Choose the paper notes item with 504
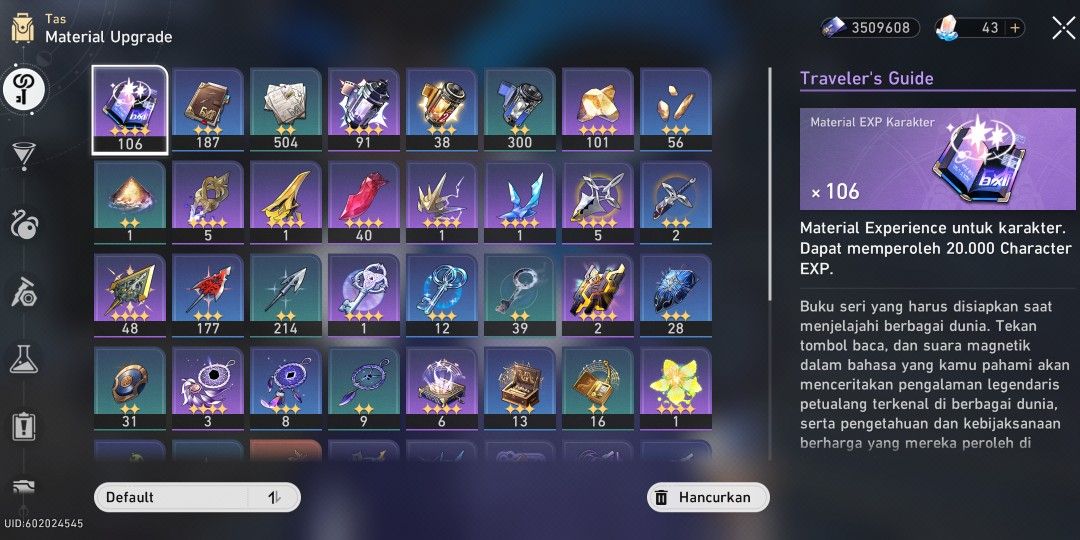Image resolution: width=1080 pixels, height=540 pixels. [x=286, y=109]
